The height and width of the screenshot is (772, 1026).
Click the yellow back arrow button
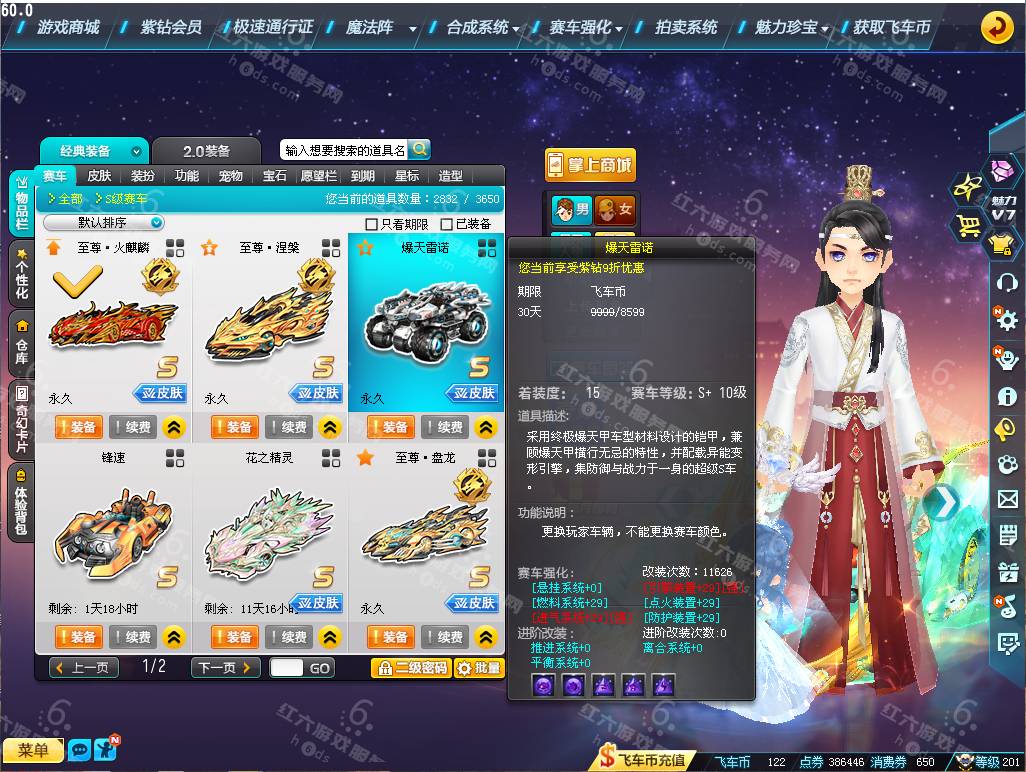[996, 28]
